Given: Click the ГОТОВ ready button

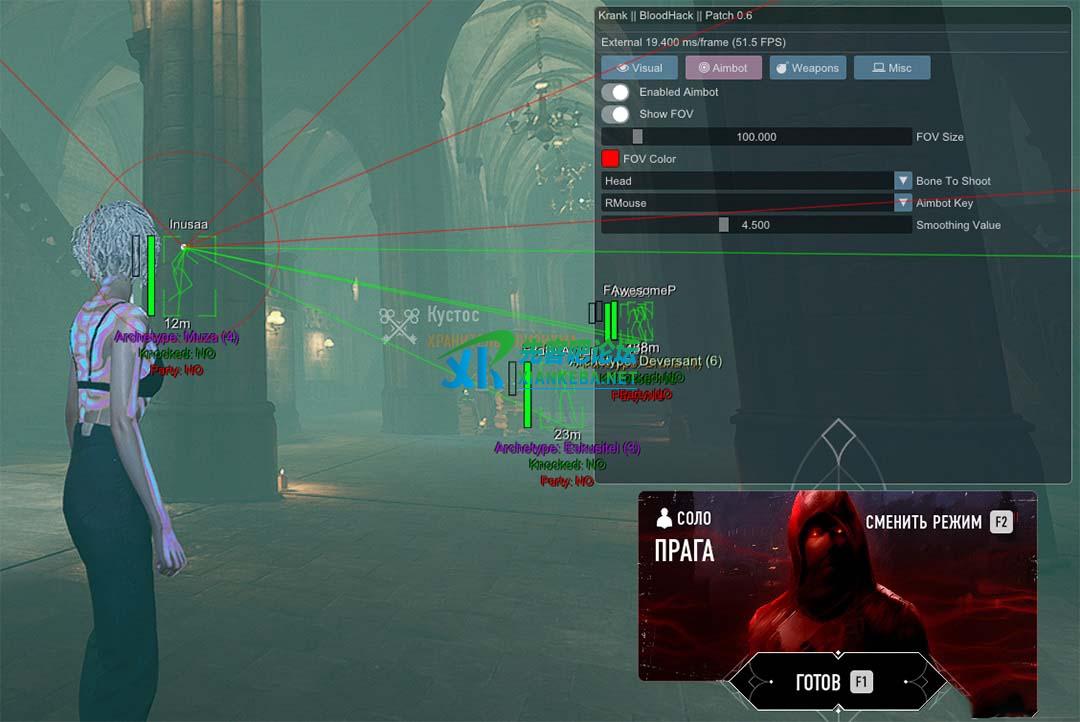Looking at the screenshot, I should click(836, 682).
